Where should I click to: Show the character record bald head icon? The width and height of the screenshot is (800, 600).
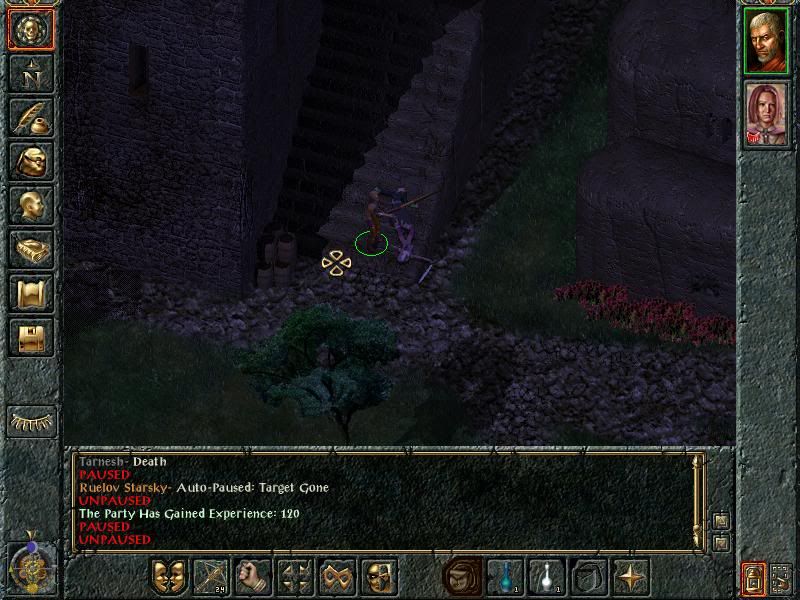point(31,205)
